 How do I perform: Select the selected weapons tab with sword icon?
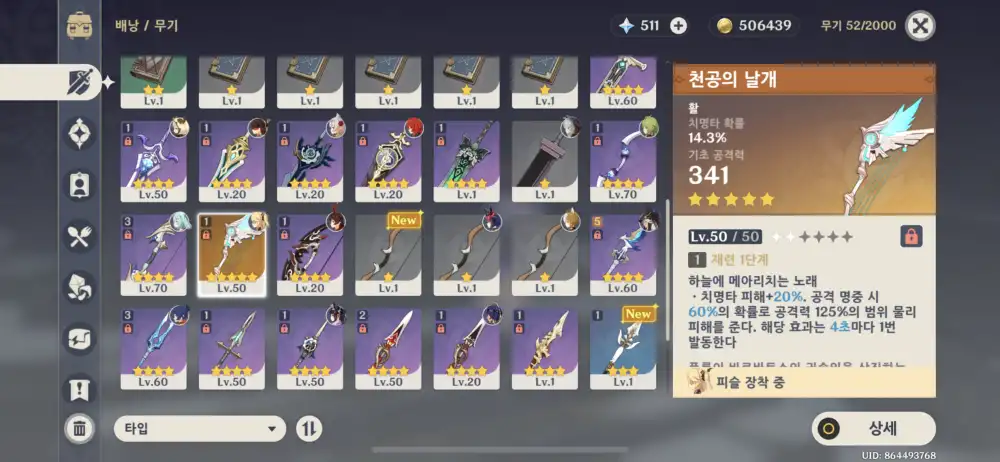coord(79,82)
